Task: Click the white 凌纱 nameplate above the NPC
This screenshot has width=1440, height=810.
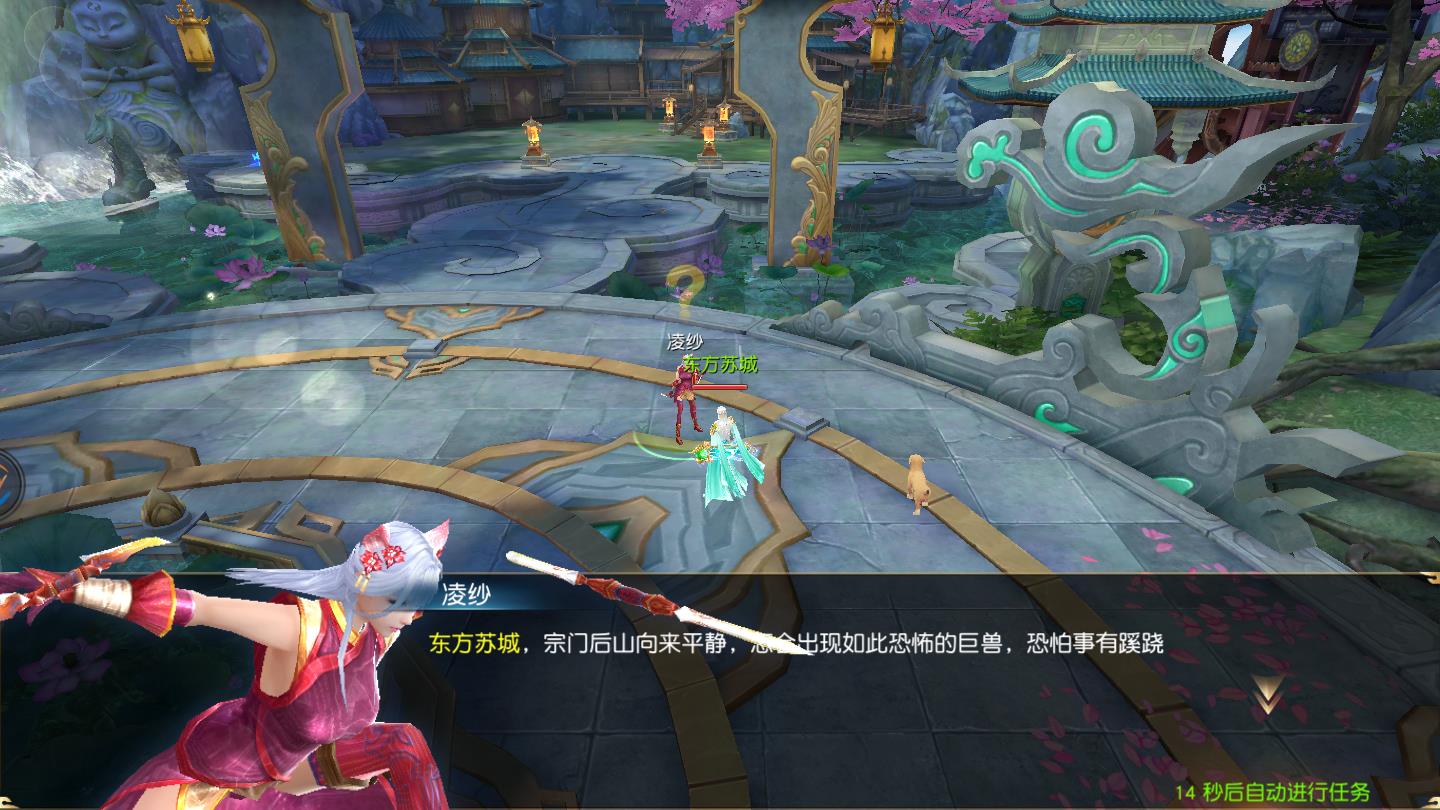Action: coord(686,341)
